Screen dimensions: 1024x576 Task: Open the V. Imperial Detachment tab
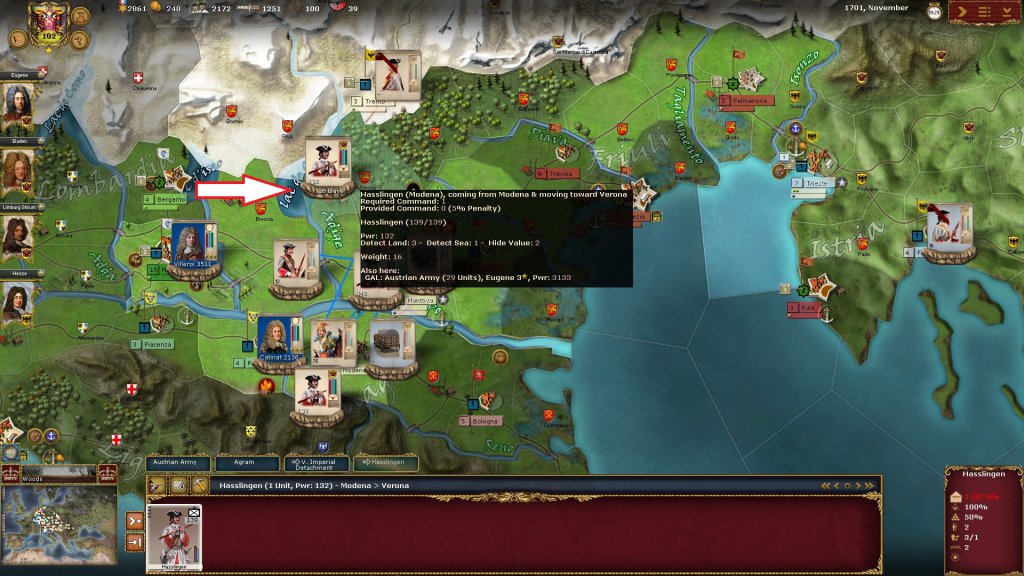point(317,463)
